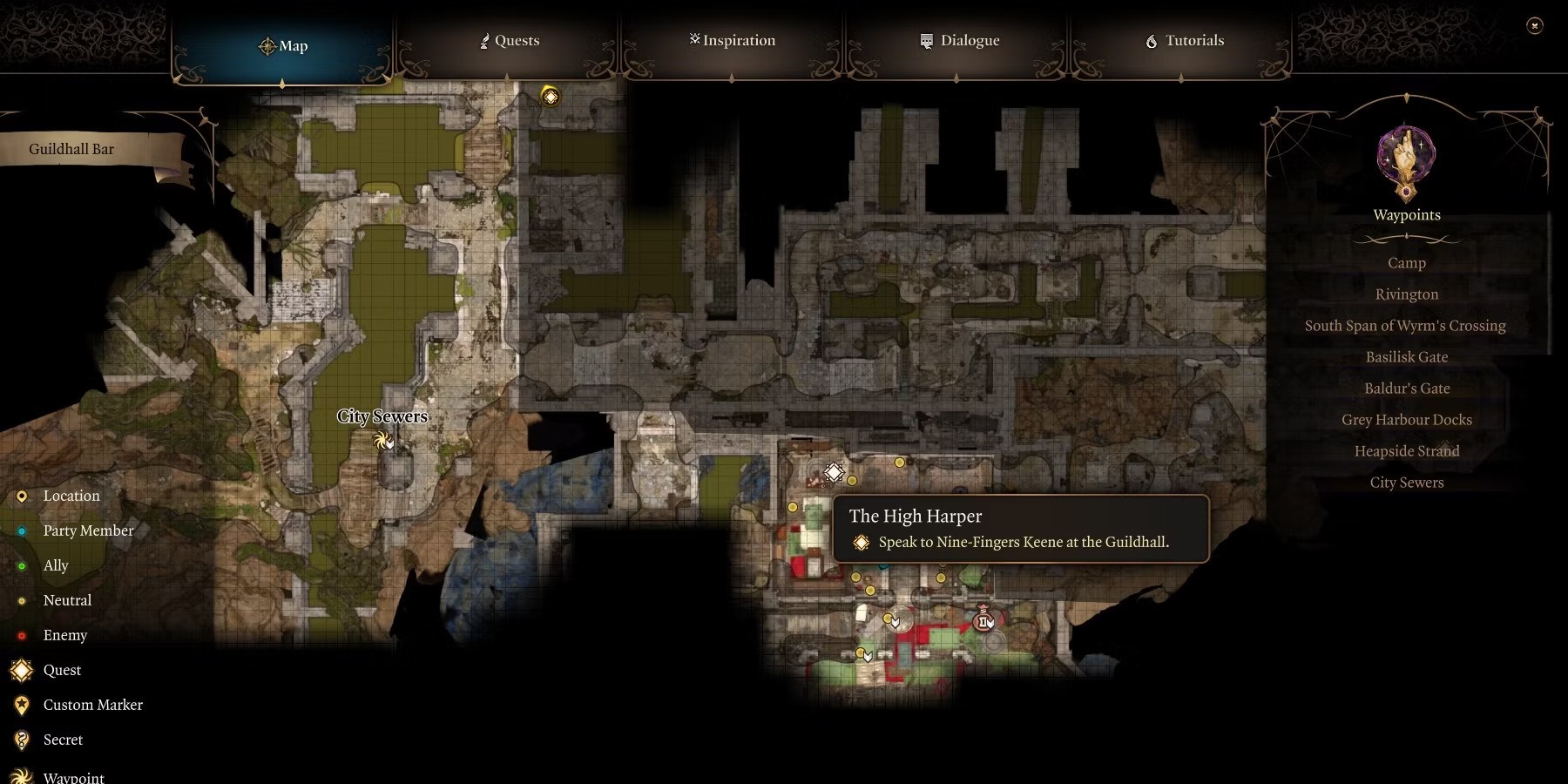
Task: Select Grey Harbour Docks waypoint
Action: pyautogui.click(x=1406, y=420)
